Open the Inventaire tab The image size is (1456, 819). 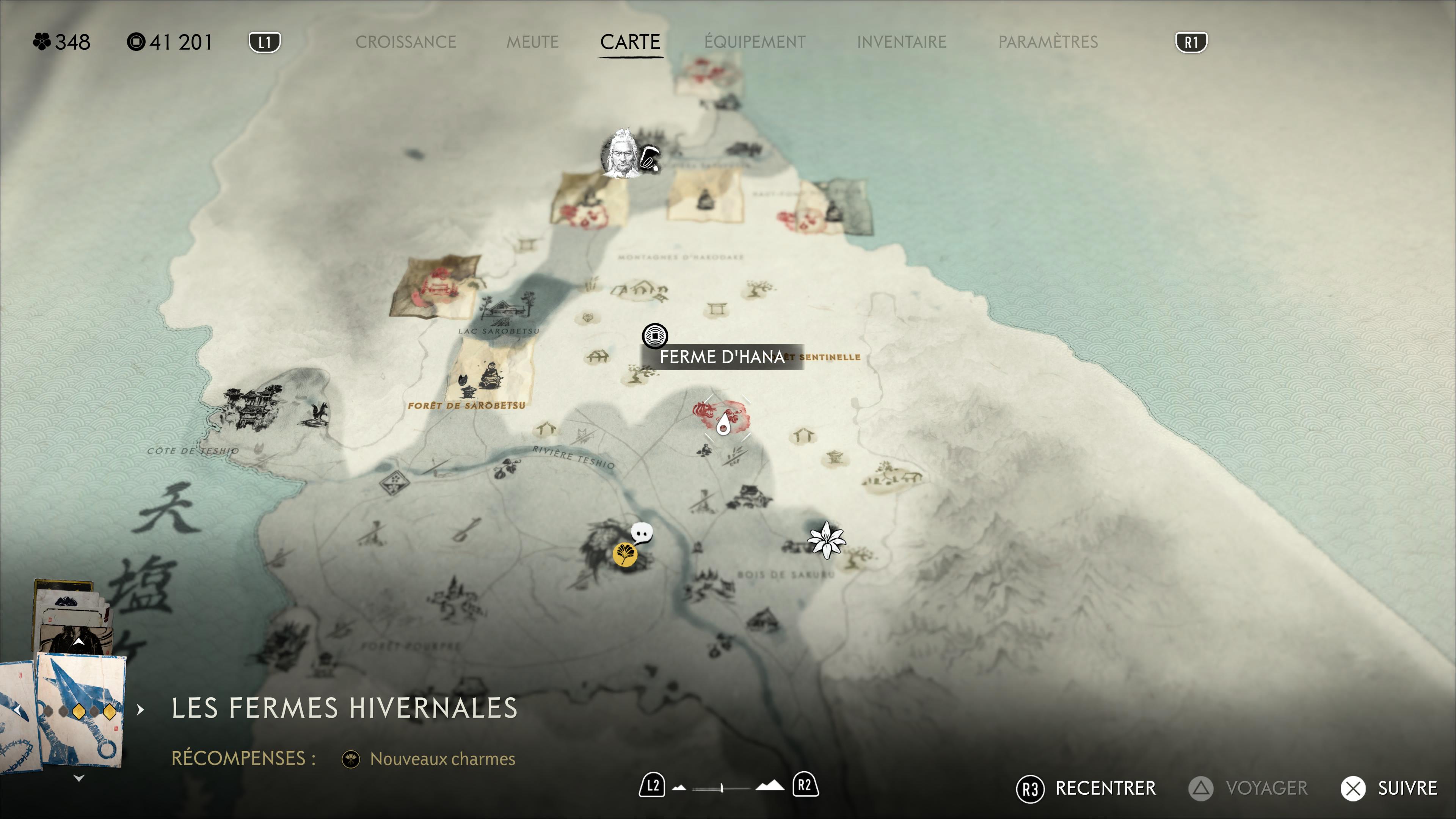coord(901,42)
